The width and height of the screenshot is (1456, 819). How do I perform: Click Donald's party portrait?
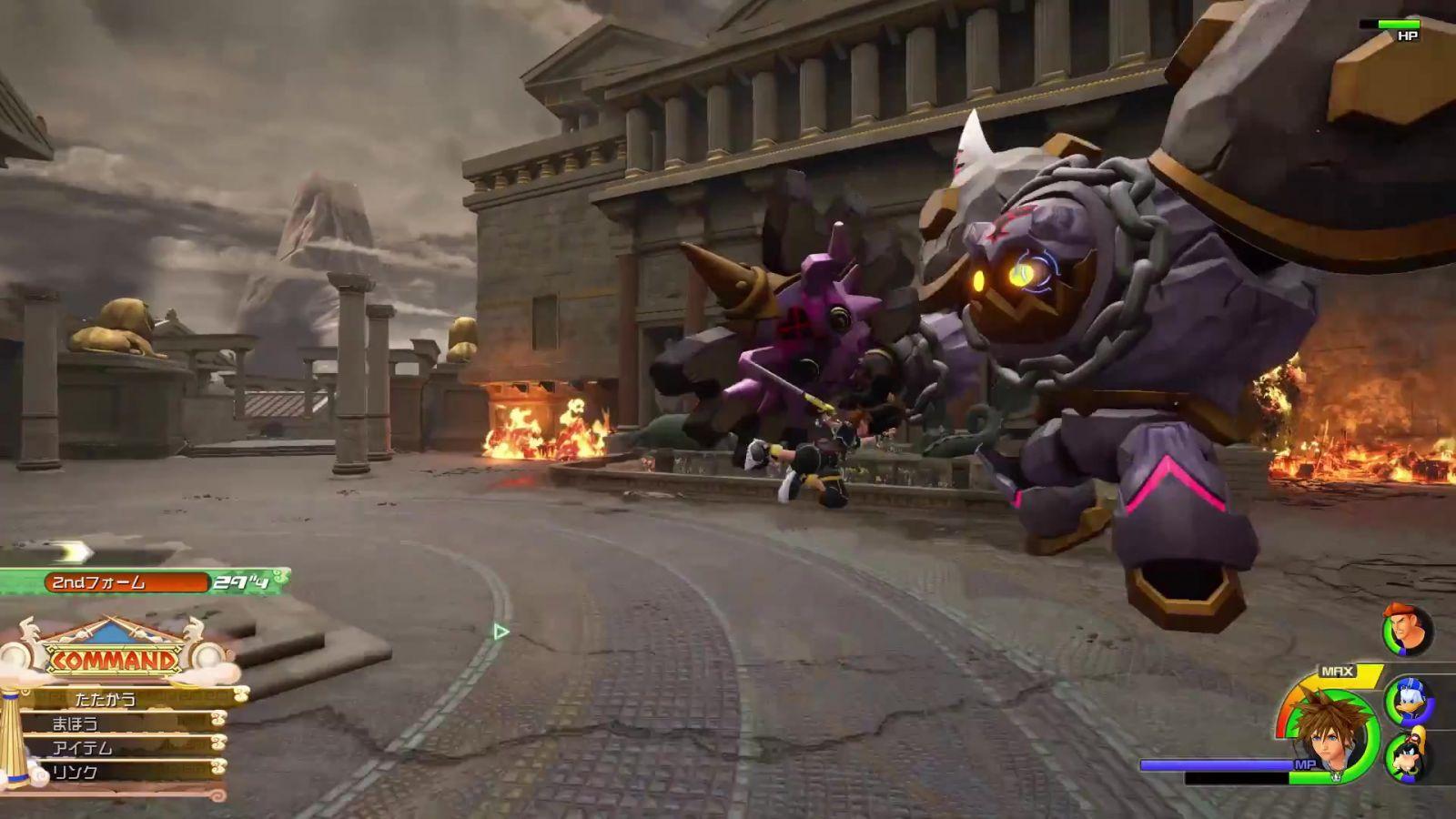coord(1408,701)
